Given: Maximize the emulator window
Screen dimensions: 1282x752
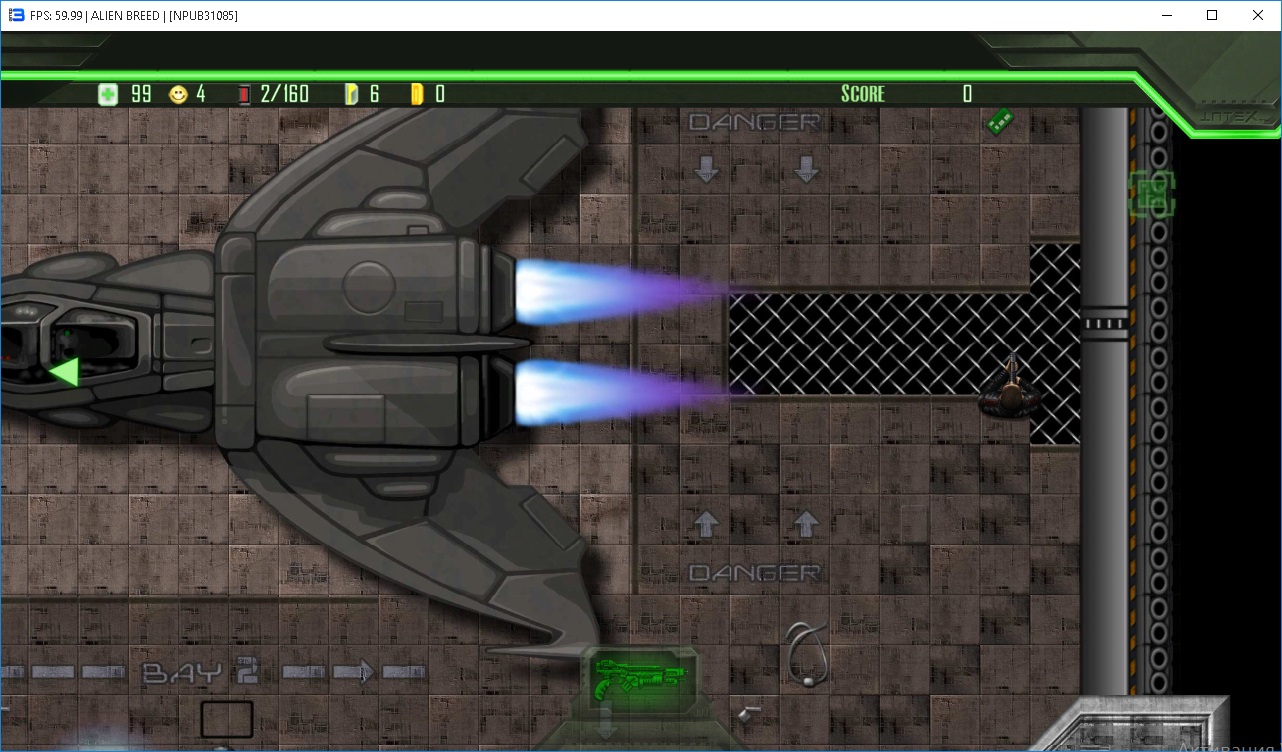Looking at the screenshot, I should (1212, 15).
